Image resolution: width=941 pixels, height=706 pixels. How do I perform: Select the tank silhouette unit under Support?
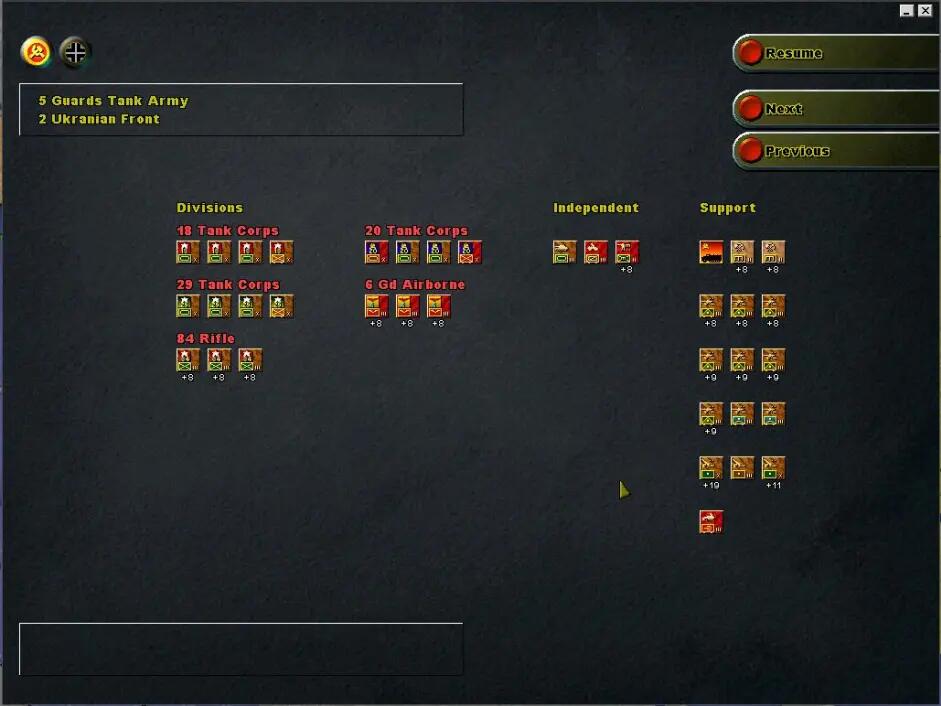click(x=711, y=251)
